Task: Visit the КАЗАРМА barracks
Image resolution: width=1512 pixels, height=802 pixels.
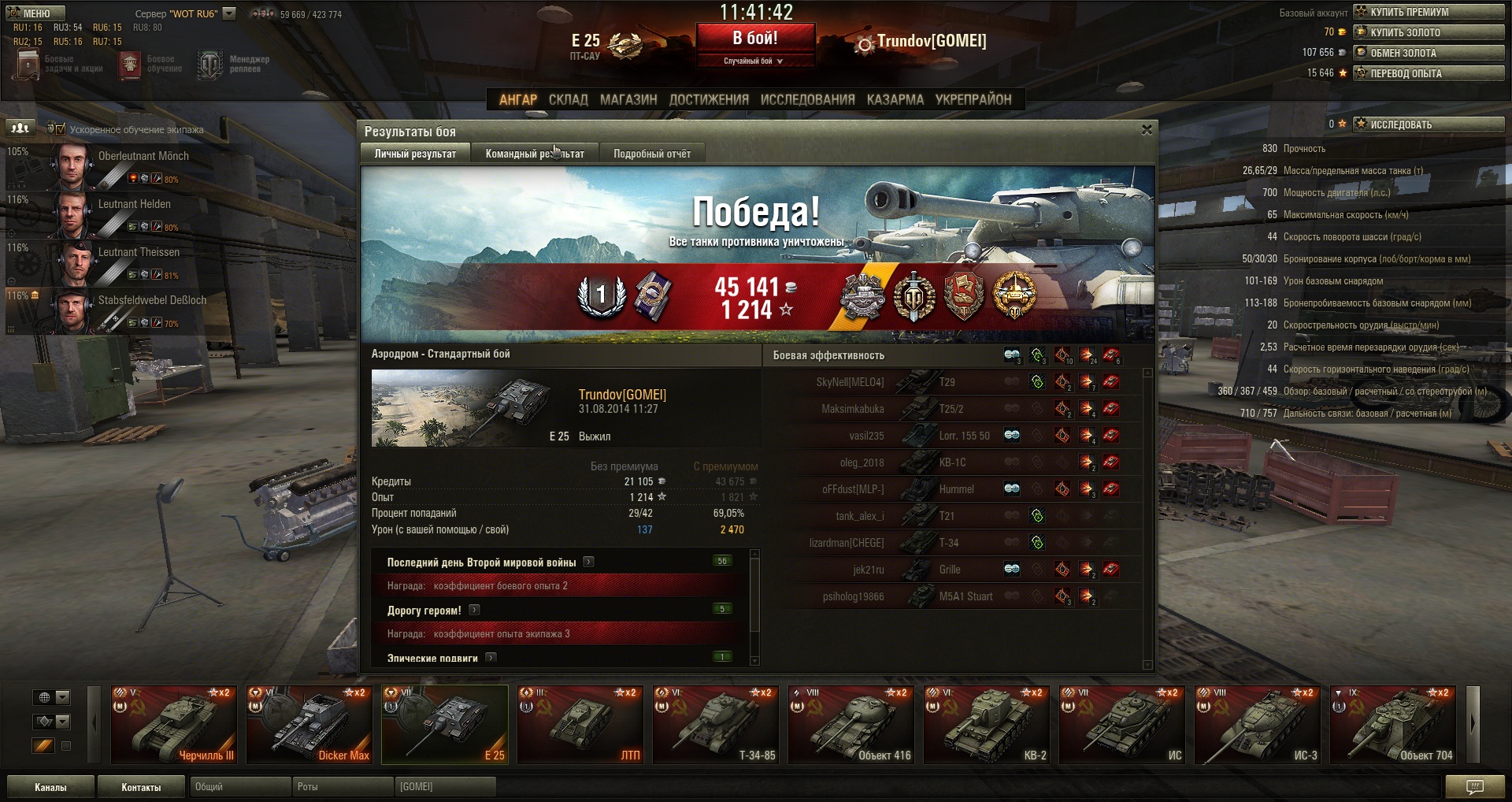Action: click(x=895, y=99)
